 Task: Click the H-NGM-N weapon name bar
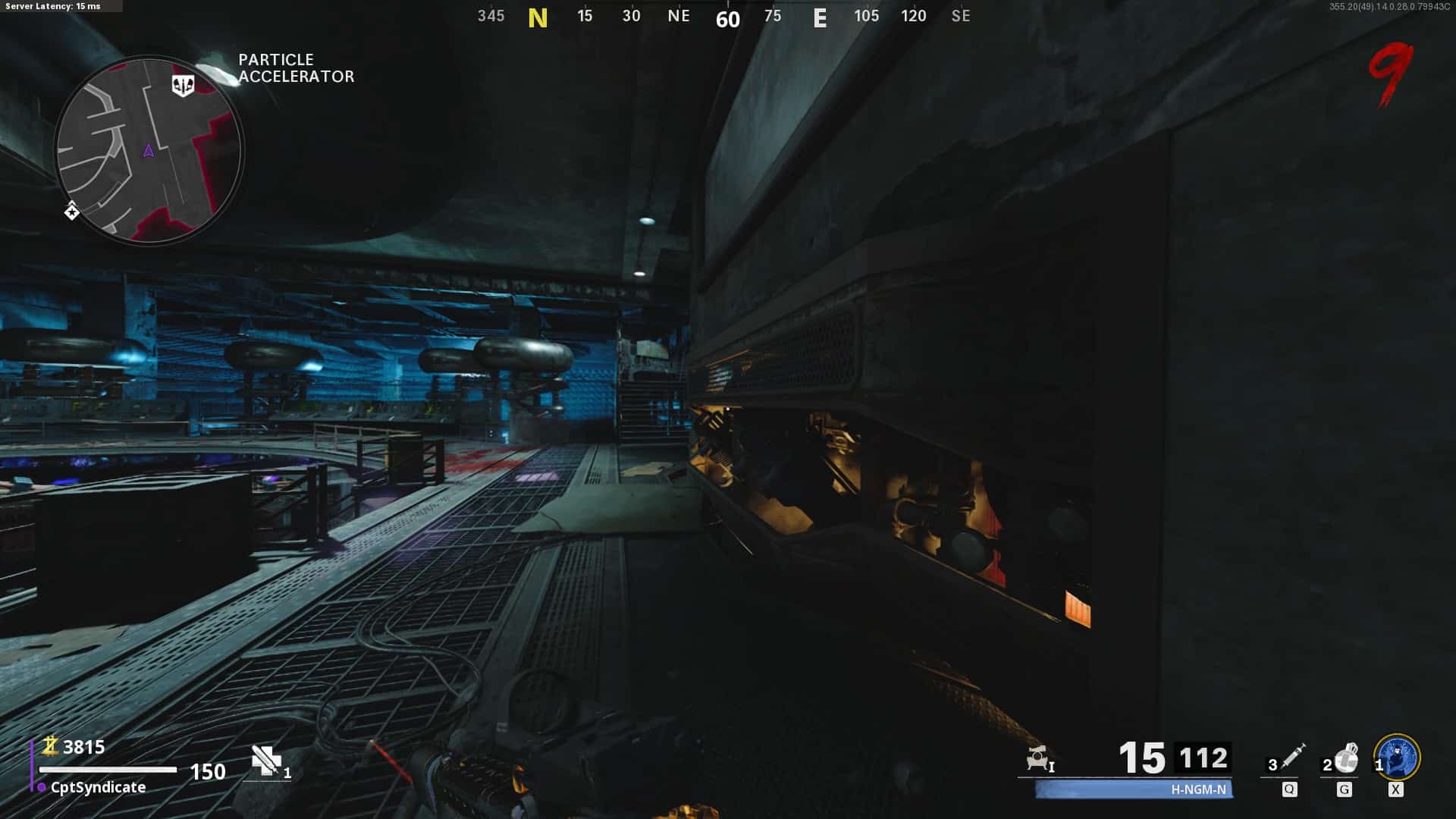tap(1134, 789)
